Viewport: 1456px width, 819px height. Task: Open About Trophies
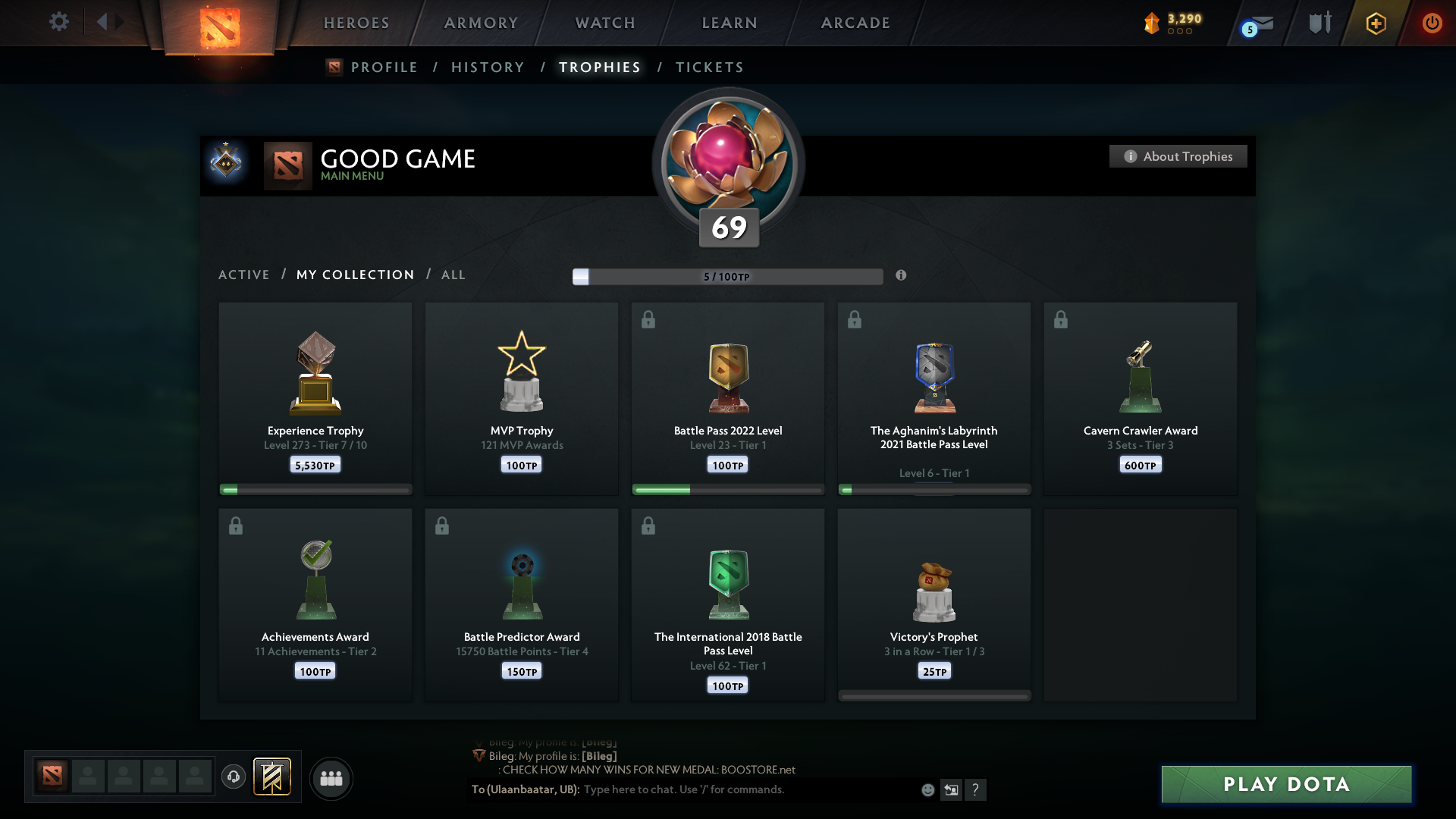click(1178, 156)
